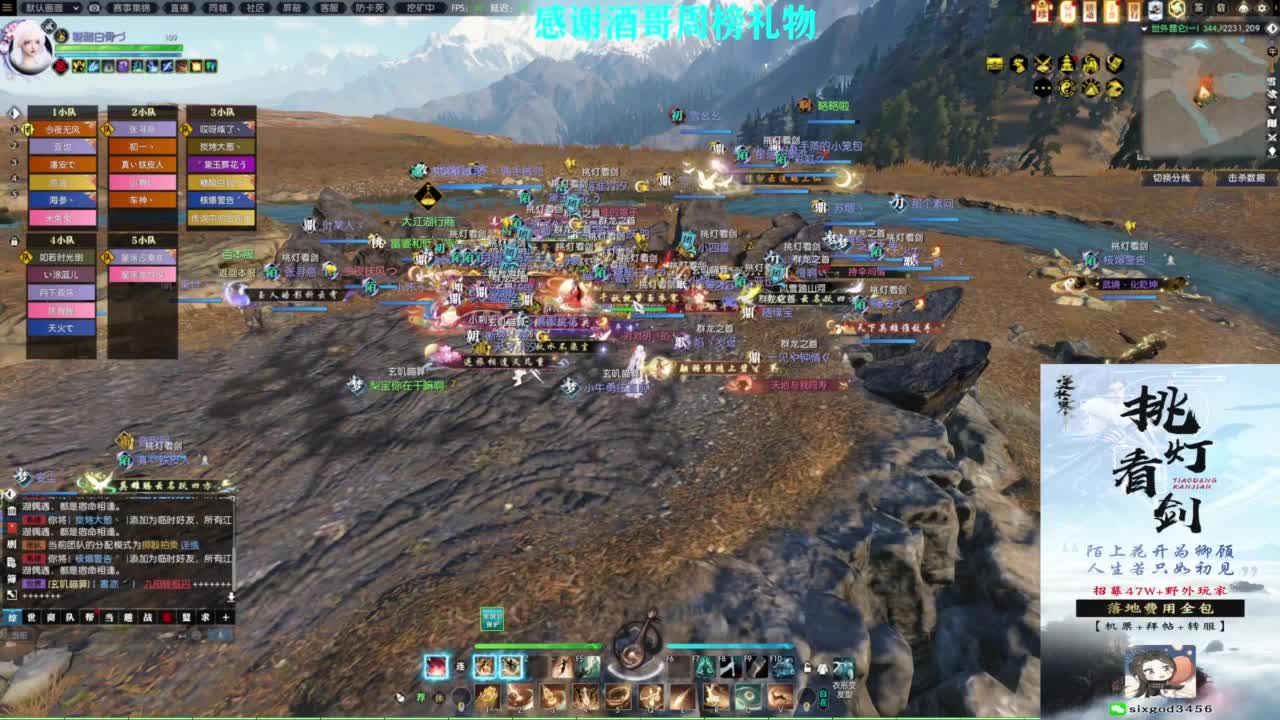
Task: Toggle the 连 combo mode beside the skill slots
Action: [x=460, y=666]
